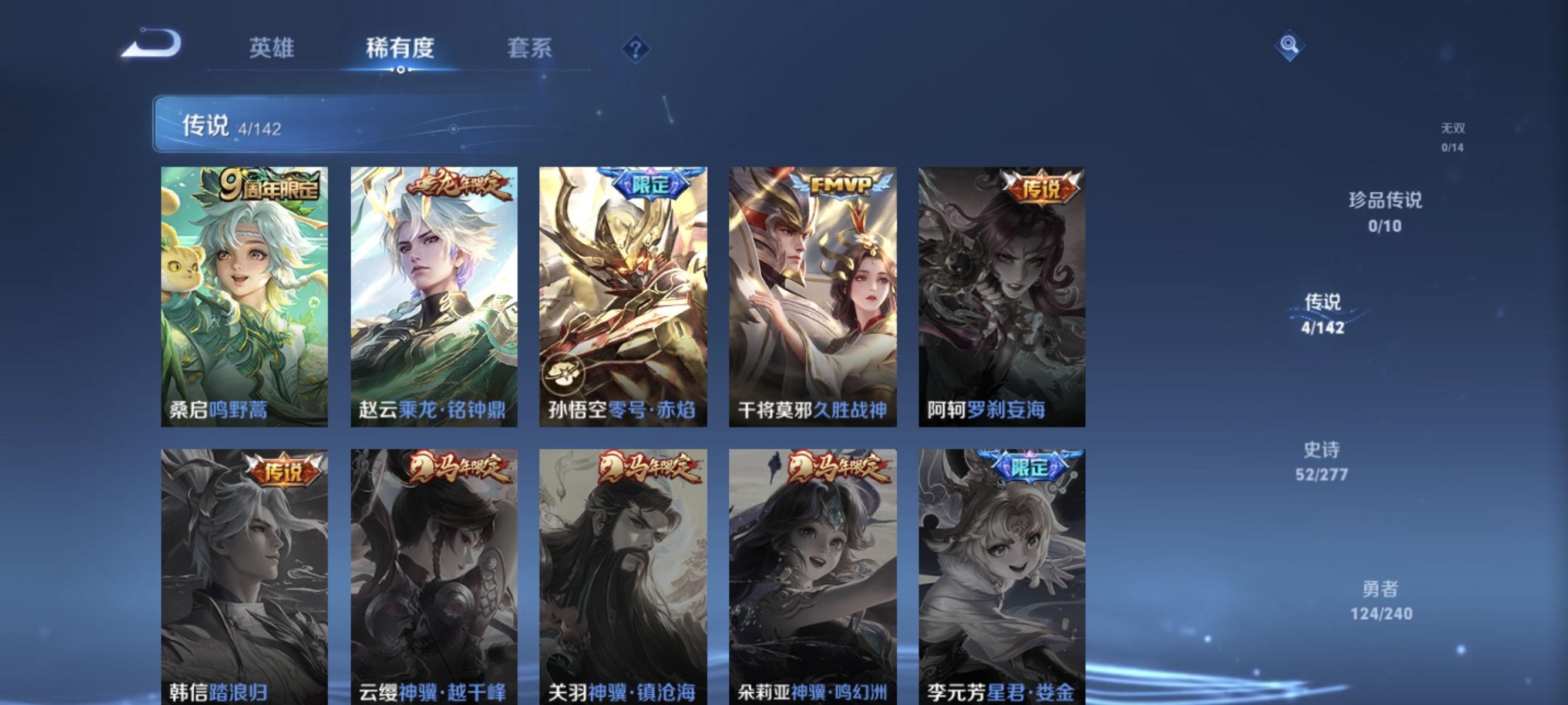Select the 稀有度 tab indicator dot
Viewport: 1568px width, 705px height.
(x=401, y=71)
